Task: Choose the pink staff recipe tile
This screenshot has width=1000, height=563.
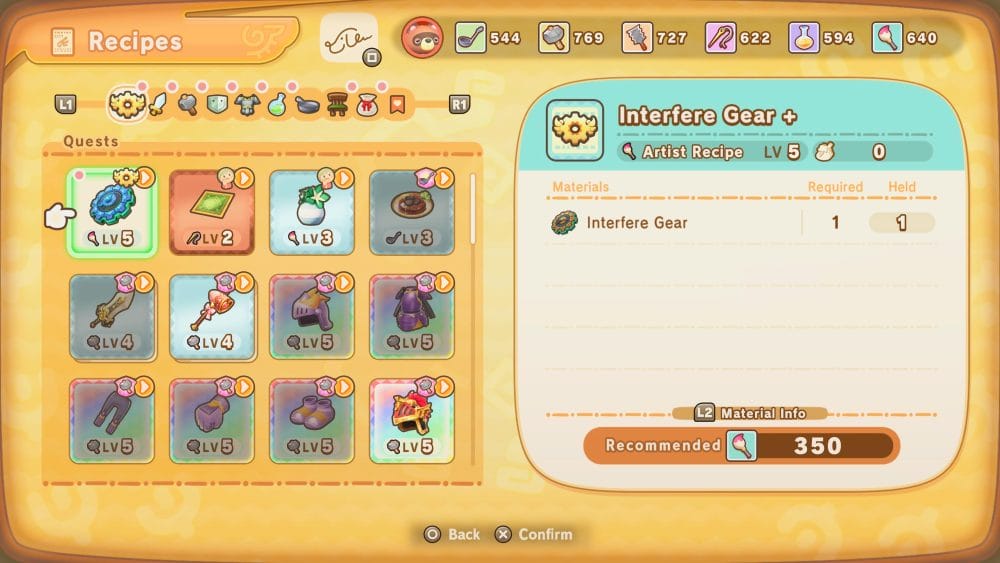Action: tap(211, 317)
